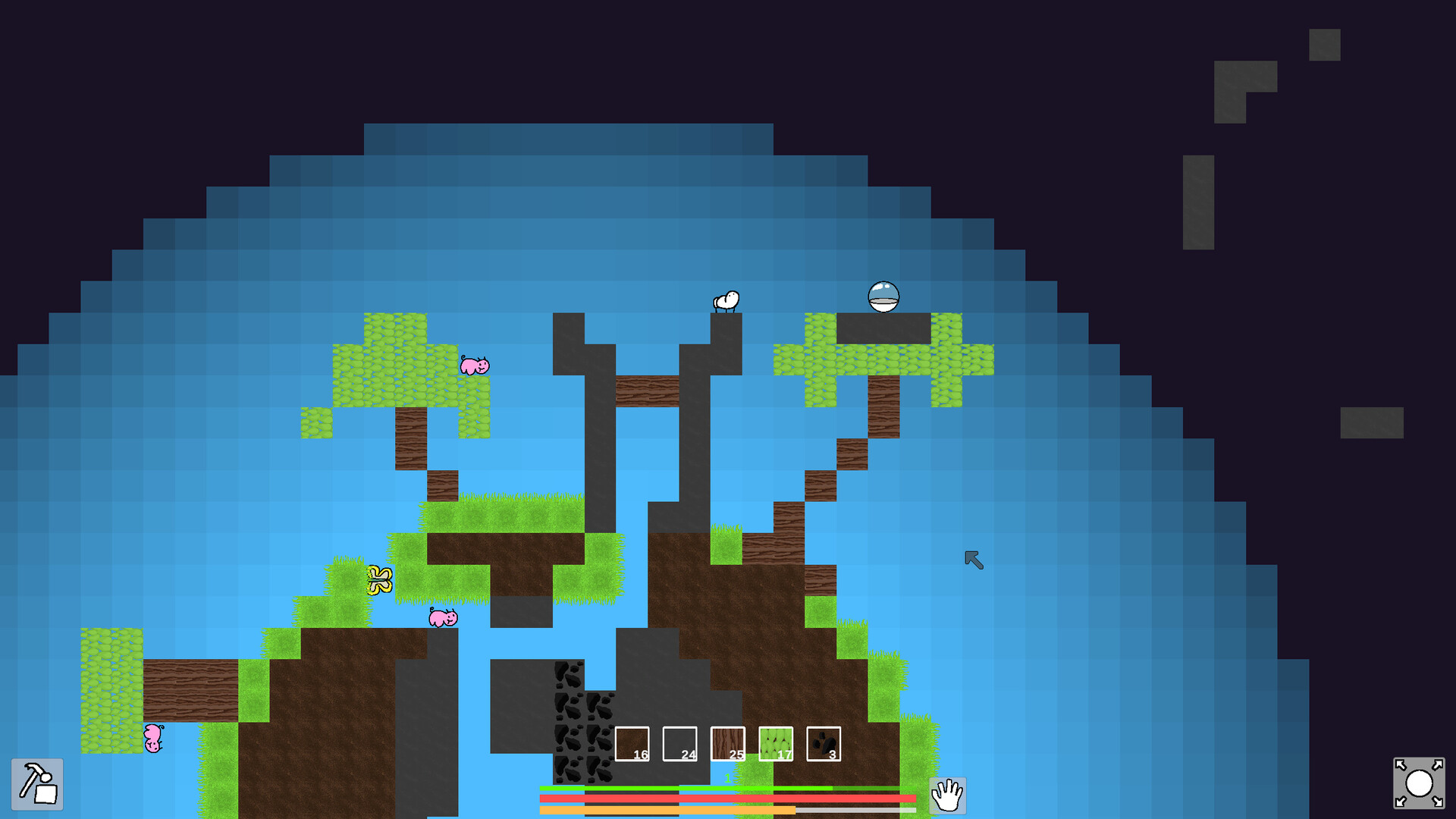This screenshot has height=819, width=1456.
Task: Click the green level 1 indicator
Action: click(x=727, y=777)
